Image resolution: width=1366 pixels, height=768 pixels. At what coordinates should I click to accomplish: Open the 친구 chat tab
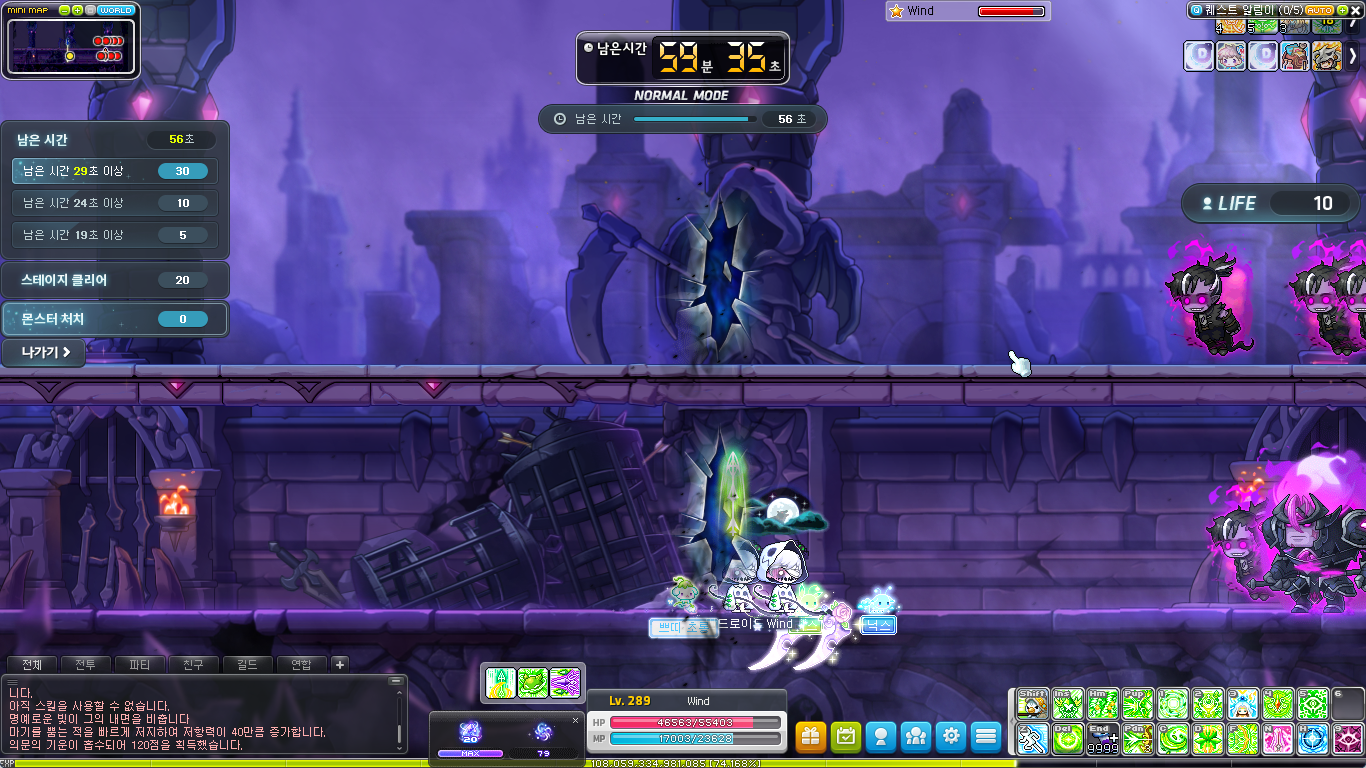click(x=194, y=664)
